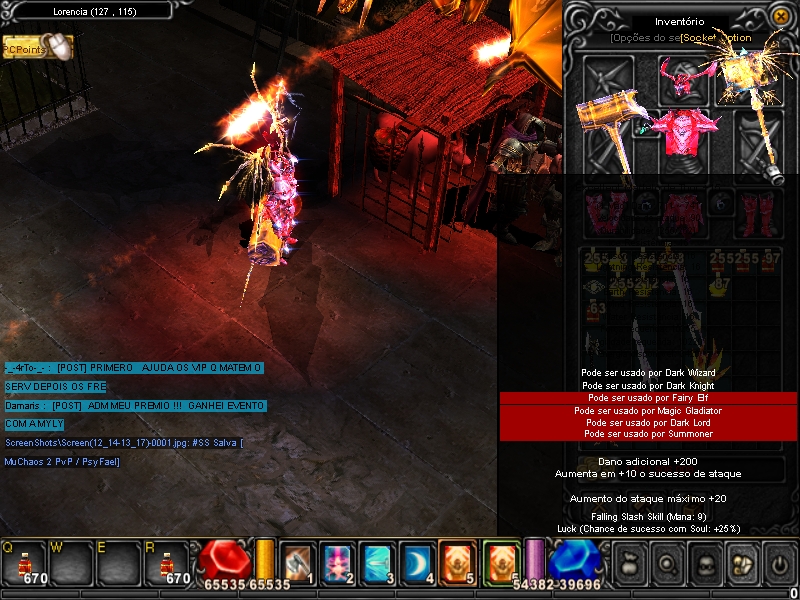Click the chat message from Damaris
800x600 pixels.
[135, 405]
